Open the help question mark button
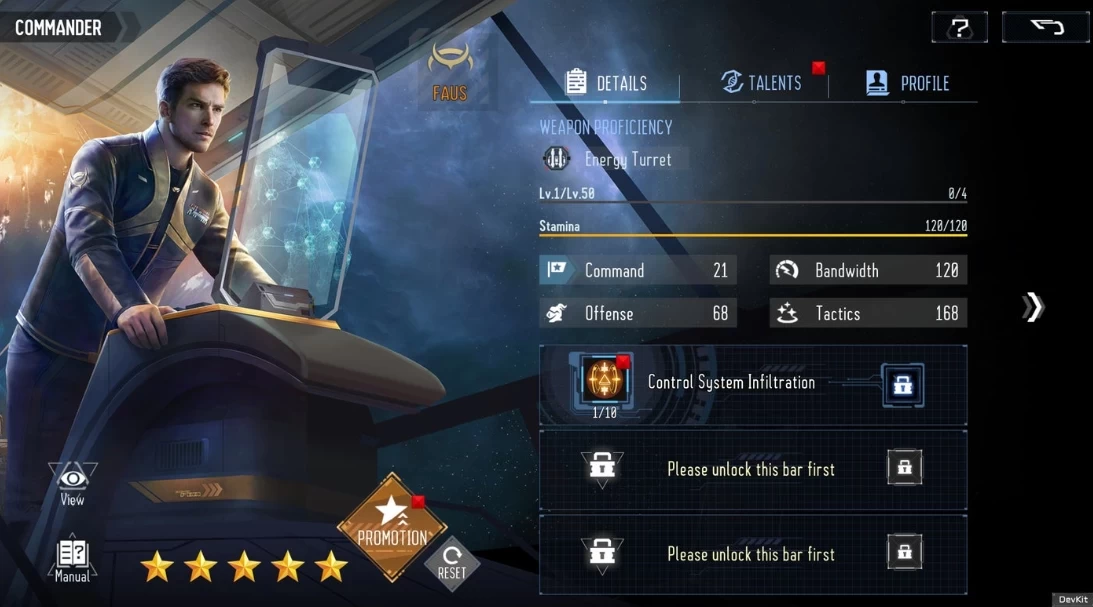 (959, 27)
